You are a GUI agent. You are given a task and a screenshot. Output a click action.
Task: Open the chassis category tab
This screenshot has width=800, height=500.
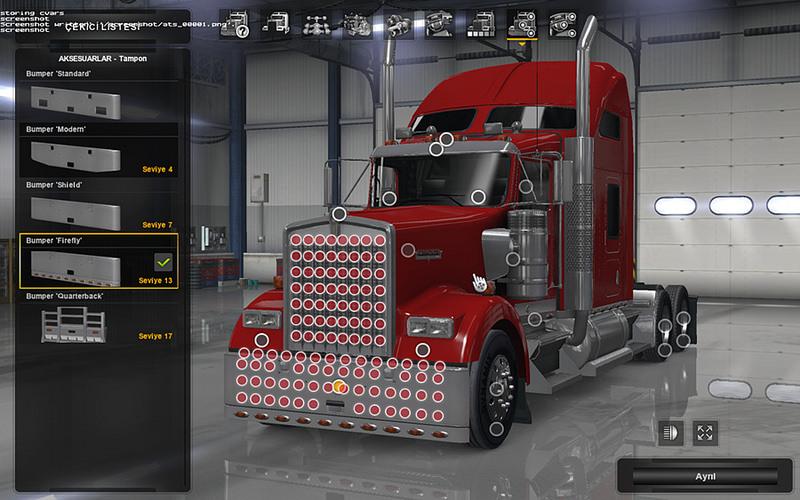click(x=314, y=22)
